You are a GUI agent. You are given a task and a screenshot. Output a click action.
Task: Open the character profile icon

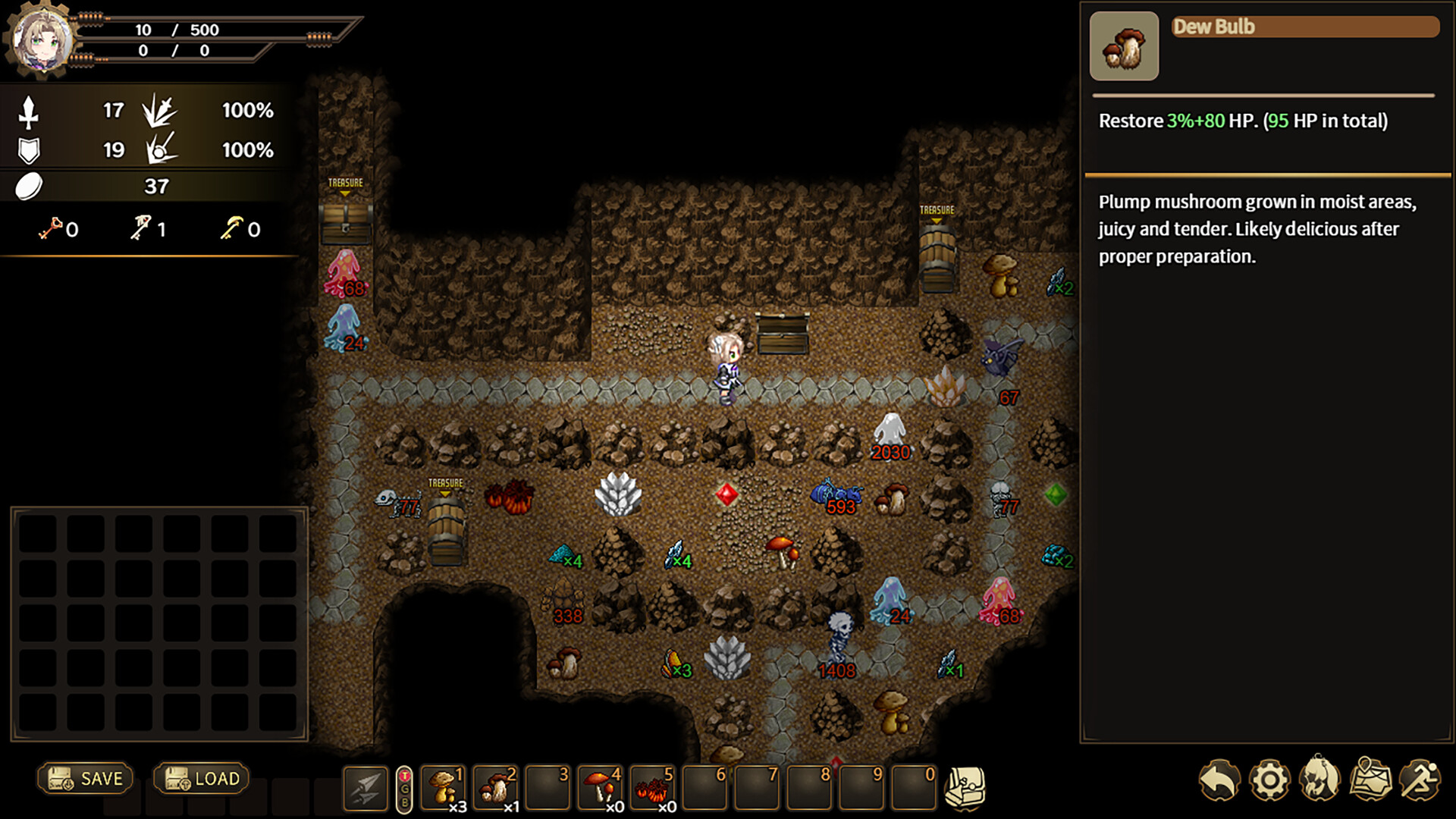pos(1320,779)
